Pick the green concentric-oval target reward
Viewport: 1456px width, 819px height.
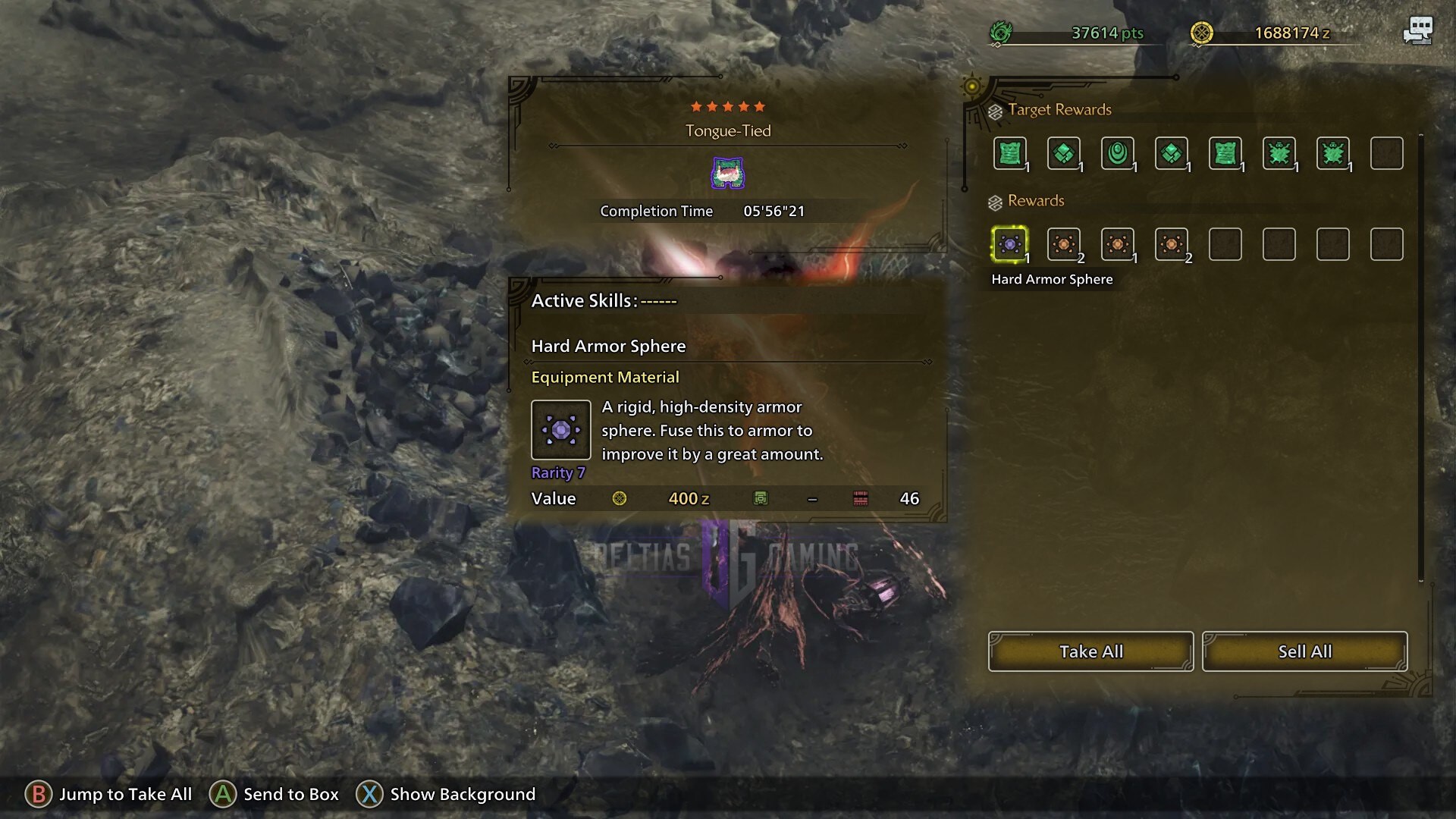pyautogui.click(x=1117, y=153)
